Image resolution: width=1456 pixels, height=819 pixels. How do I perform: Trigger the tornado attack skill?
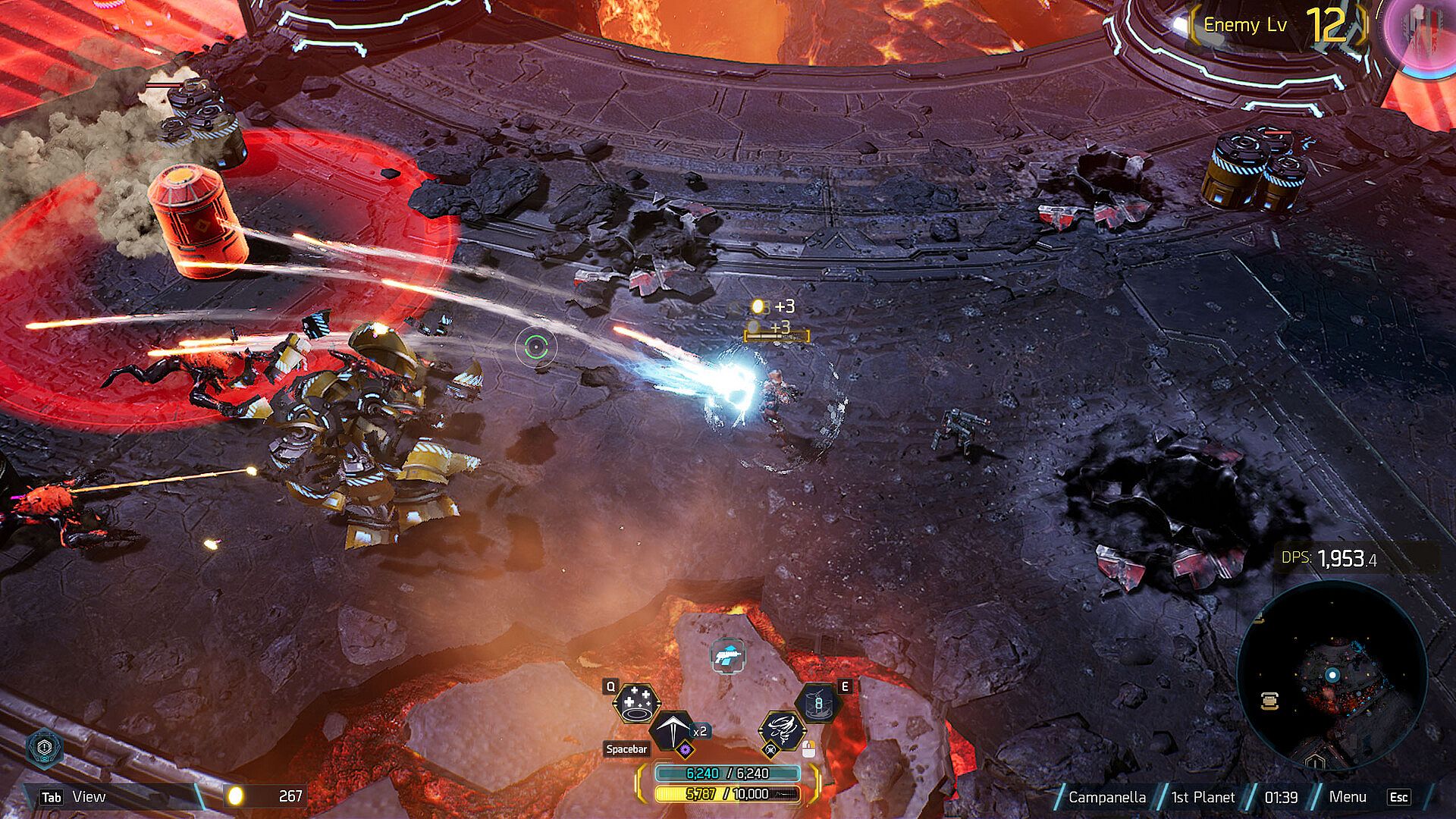[781, 729]
